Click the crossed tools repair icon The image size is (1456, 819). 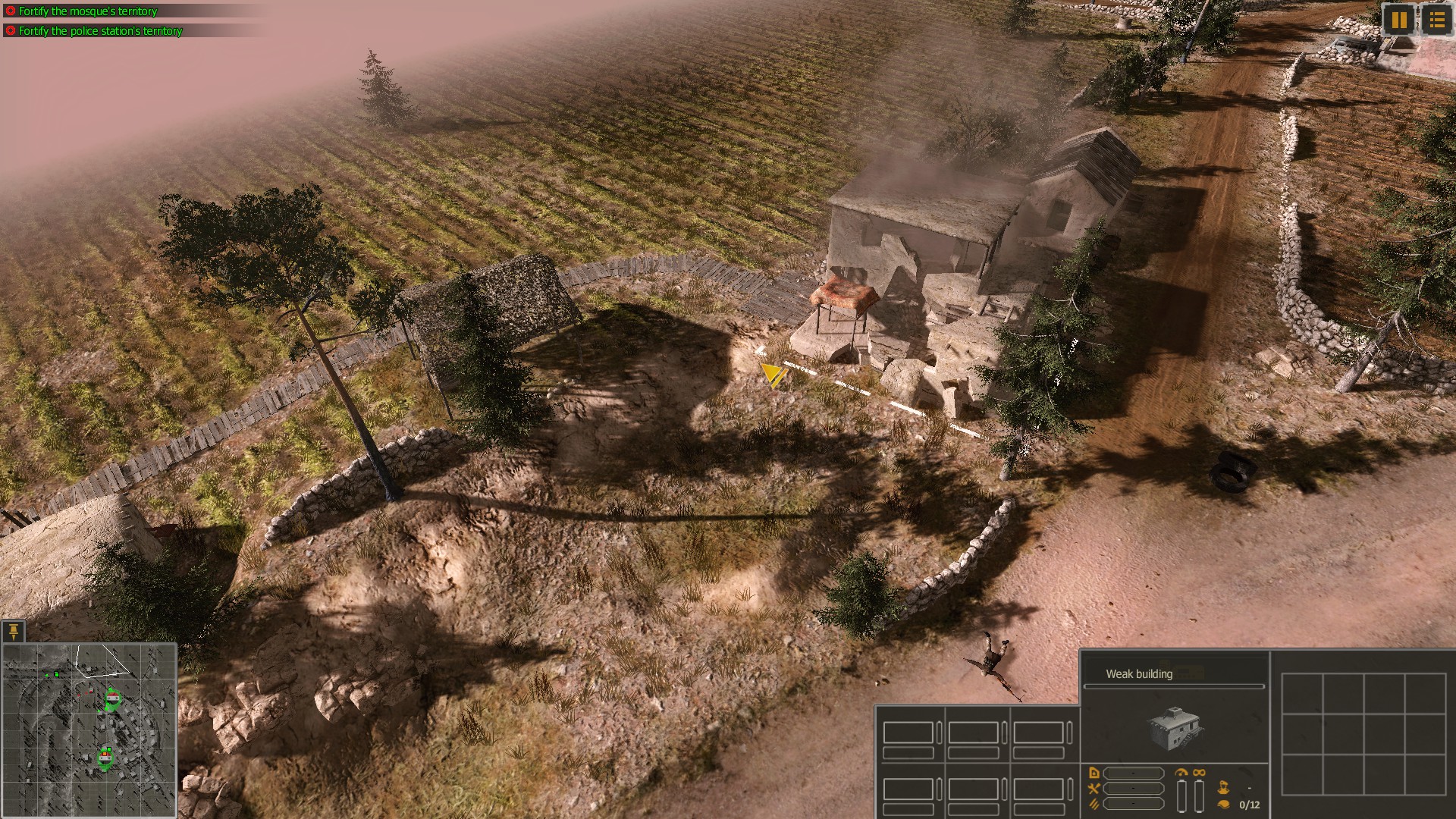point(1094,789)
